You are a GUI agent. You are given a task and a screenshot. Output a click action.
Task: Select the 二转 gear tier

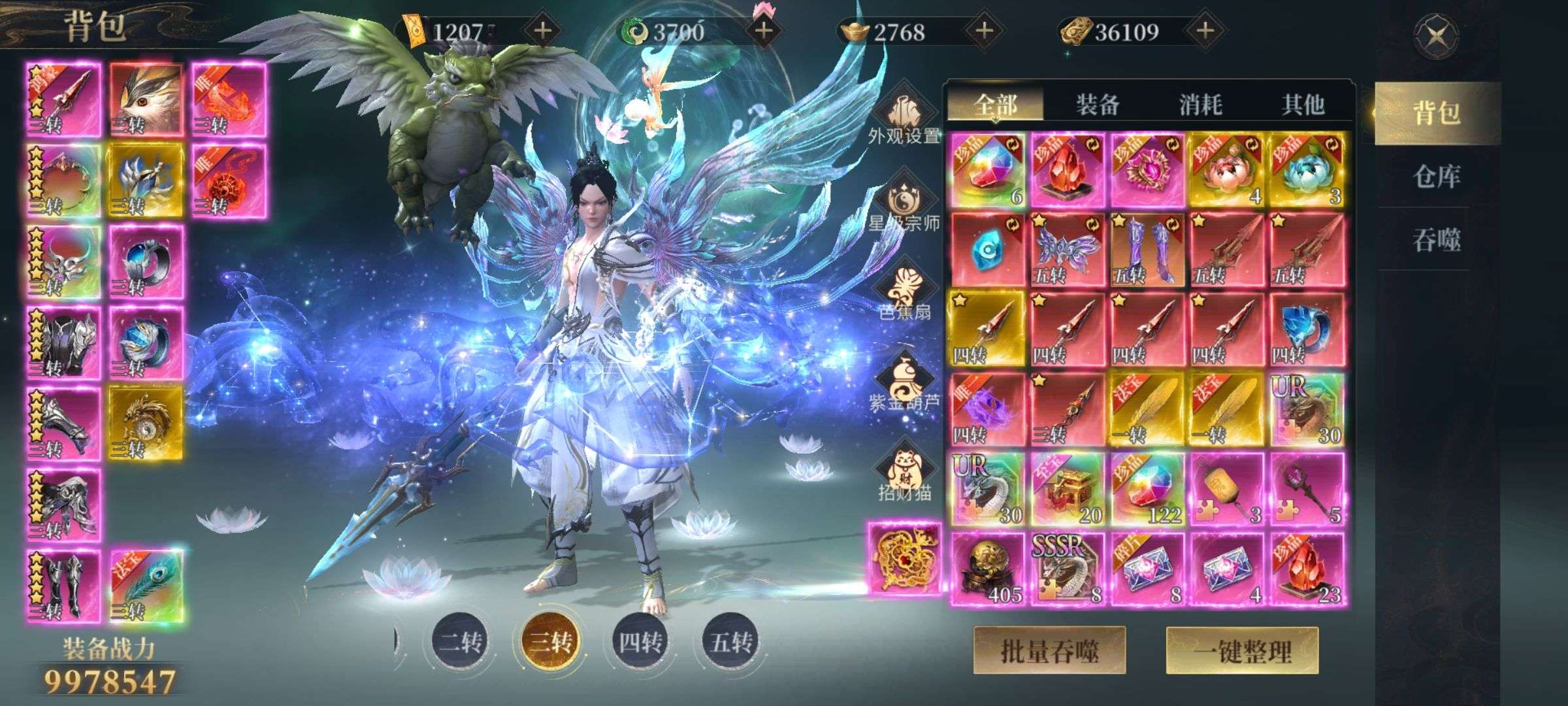tap(461, 641)
